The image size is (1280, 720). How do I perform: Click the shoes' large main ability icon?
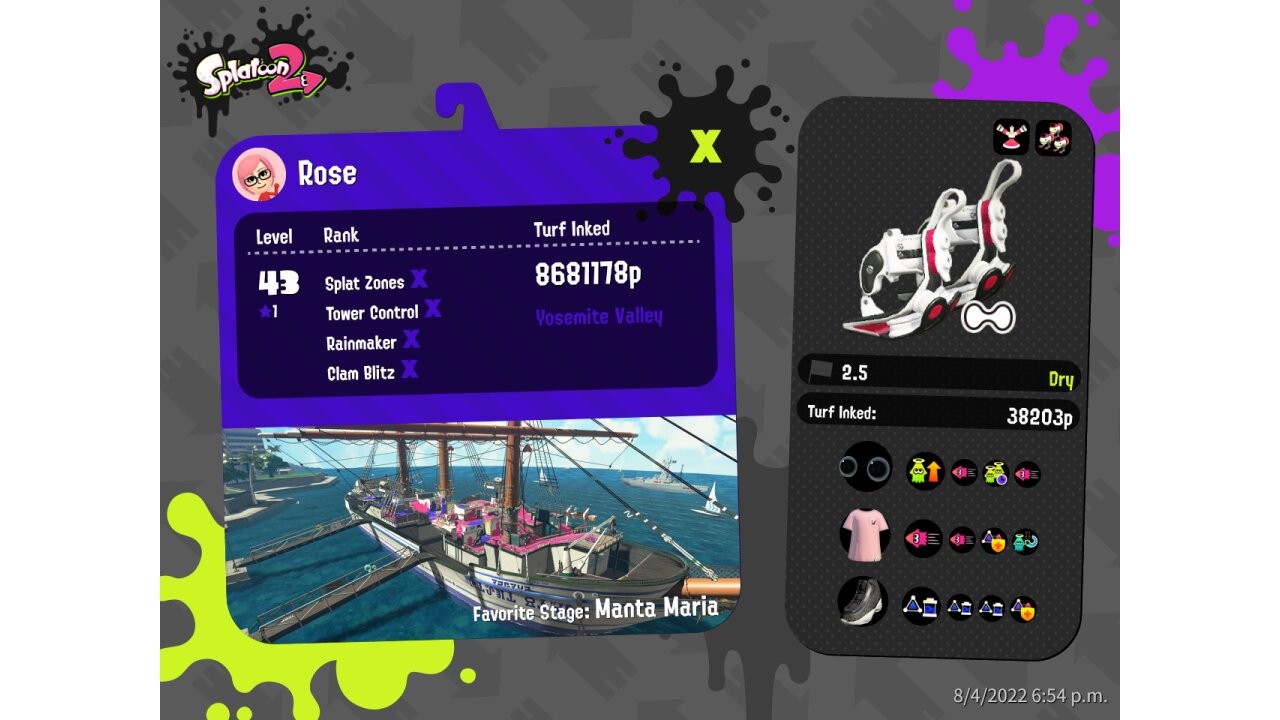921,606
